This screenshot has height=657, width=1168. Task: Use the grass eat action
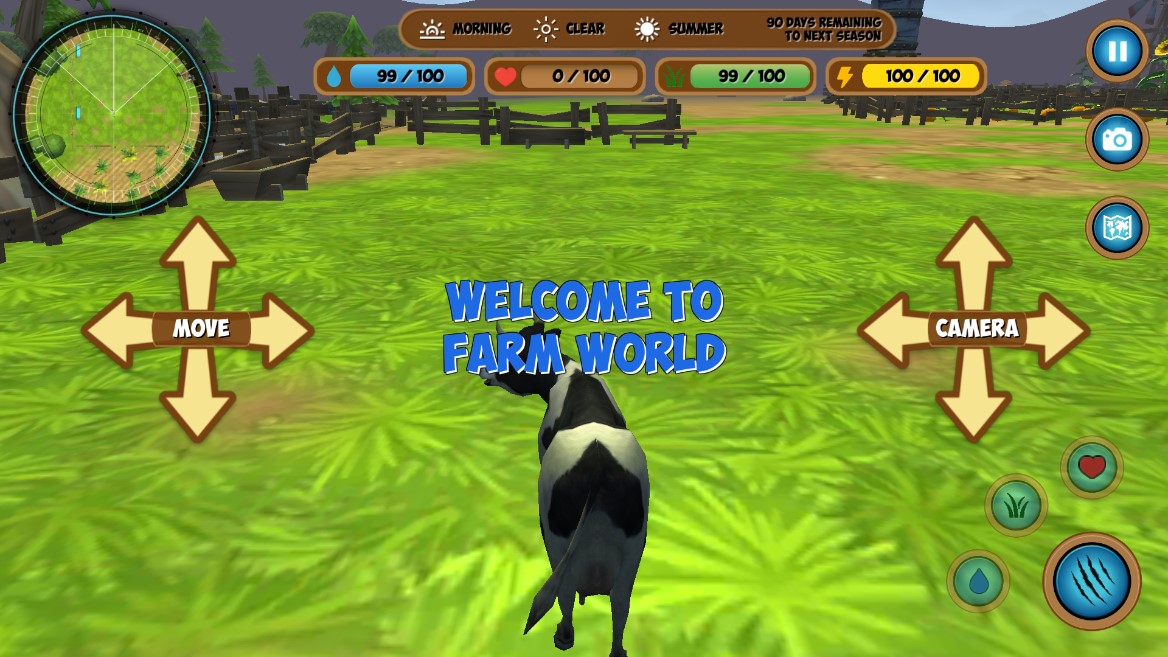1016,505
